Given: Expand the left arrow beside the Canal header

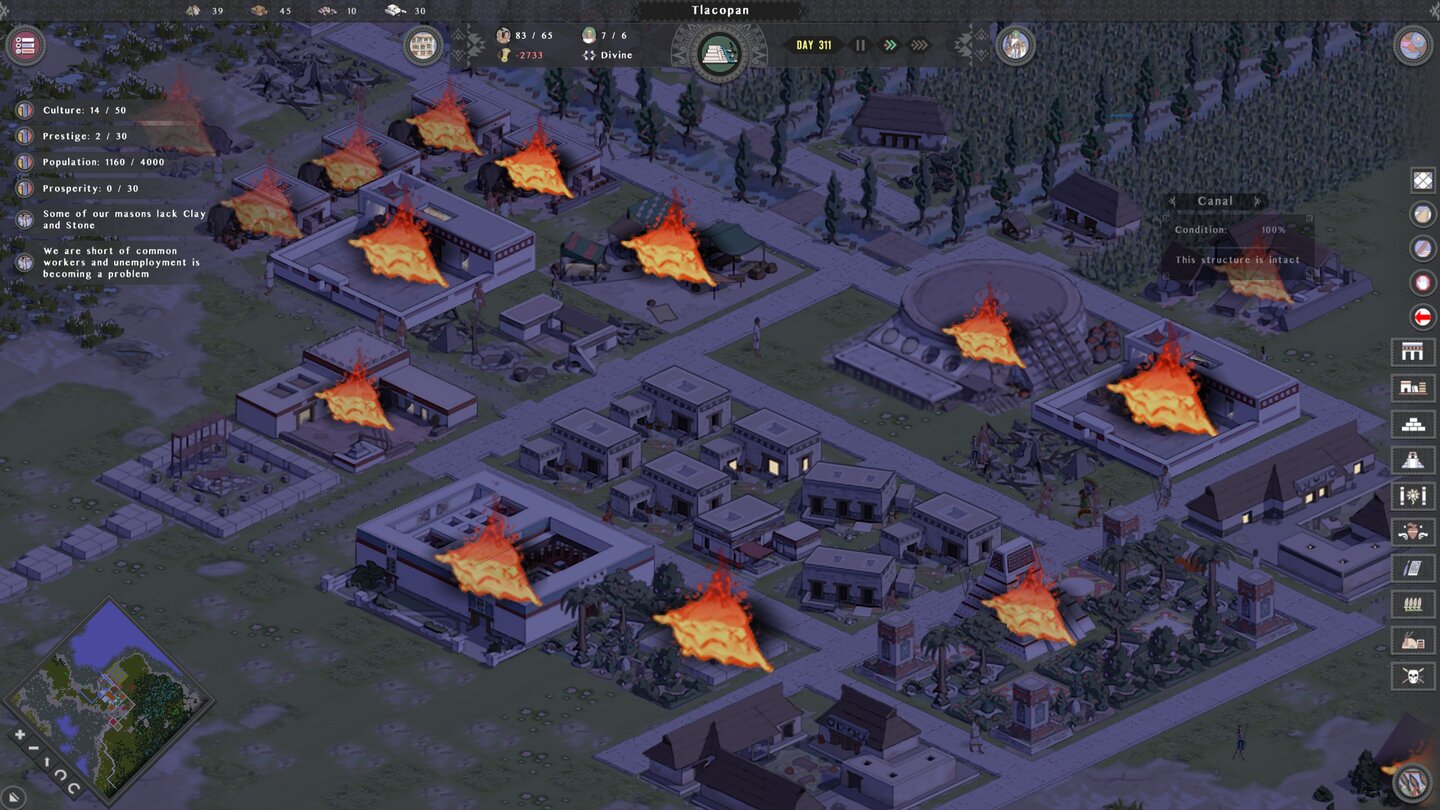Looking at the screenshot, I should click(1173, 201).
